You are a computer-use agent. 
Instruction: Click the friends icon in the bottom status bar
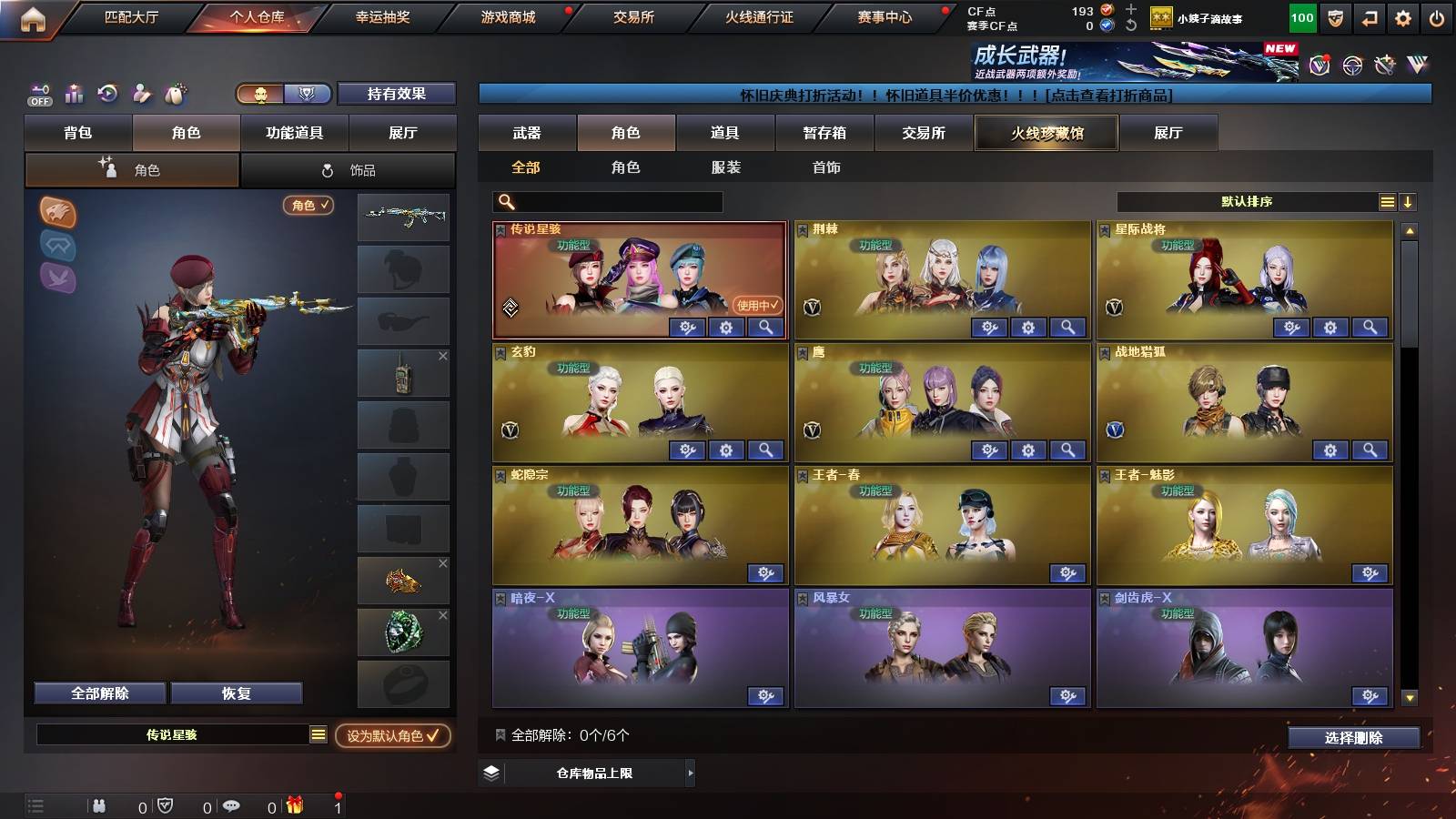coord(100,804)
